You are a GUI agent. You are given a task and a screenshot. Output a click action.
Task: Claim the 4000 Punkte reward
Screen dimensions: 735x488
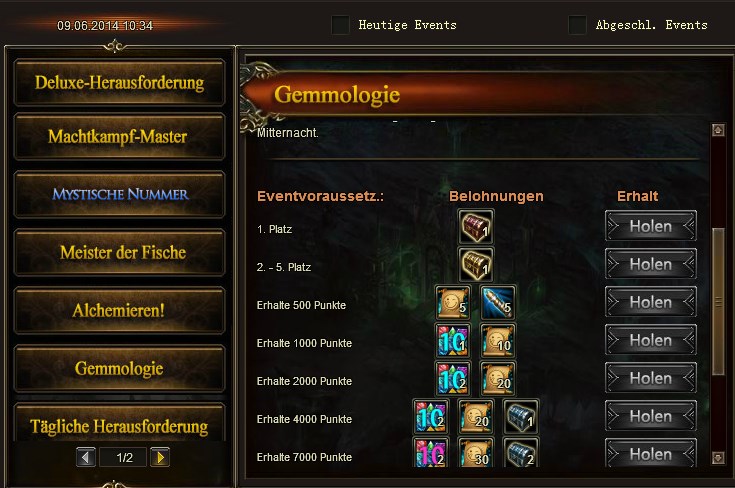(650, 417)
